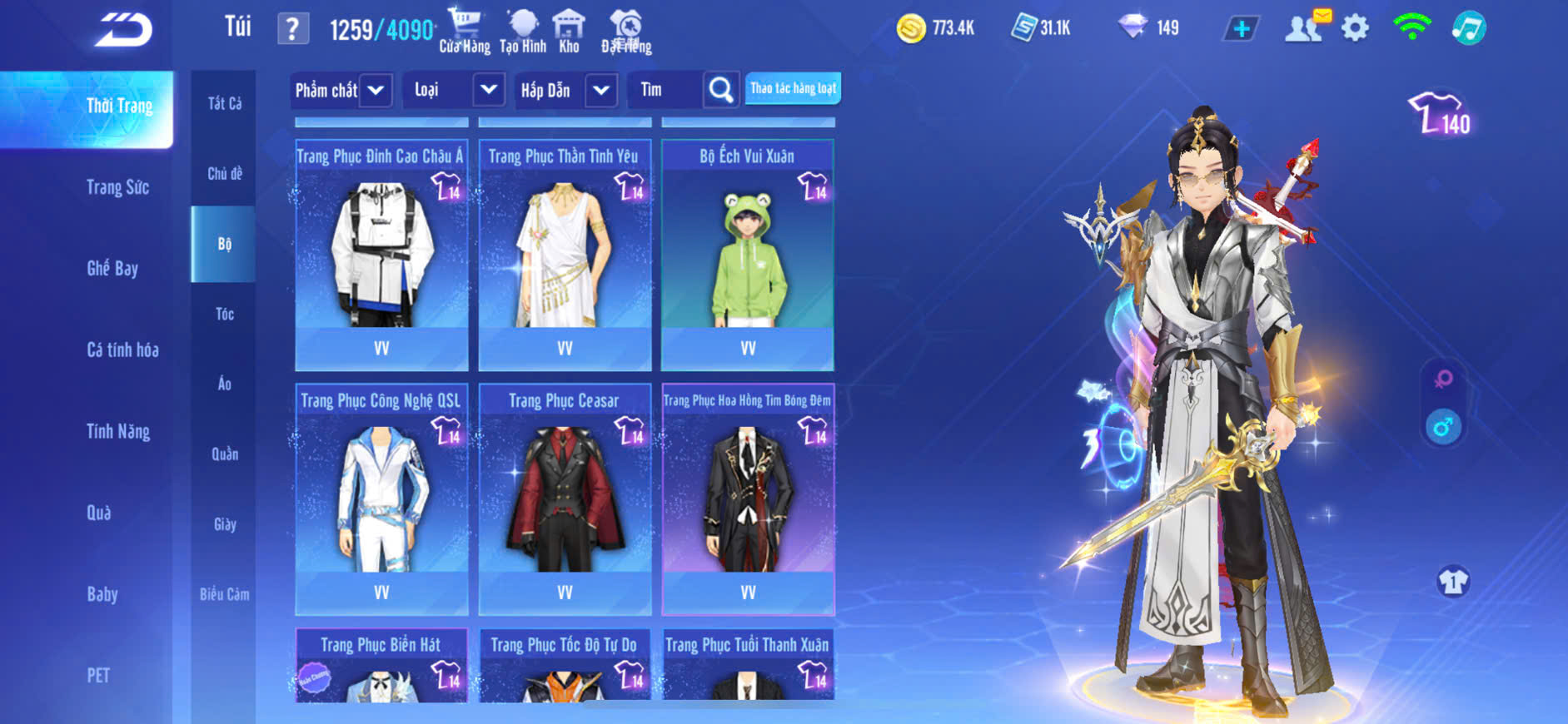Open the question mark help button
This screenshot has height=724, width=1568.
(x=292, y=30)
